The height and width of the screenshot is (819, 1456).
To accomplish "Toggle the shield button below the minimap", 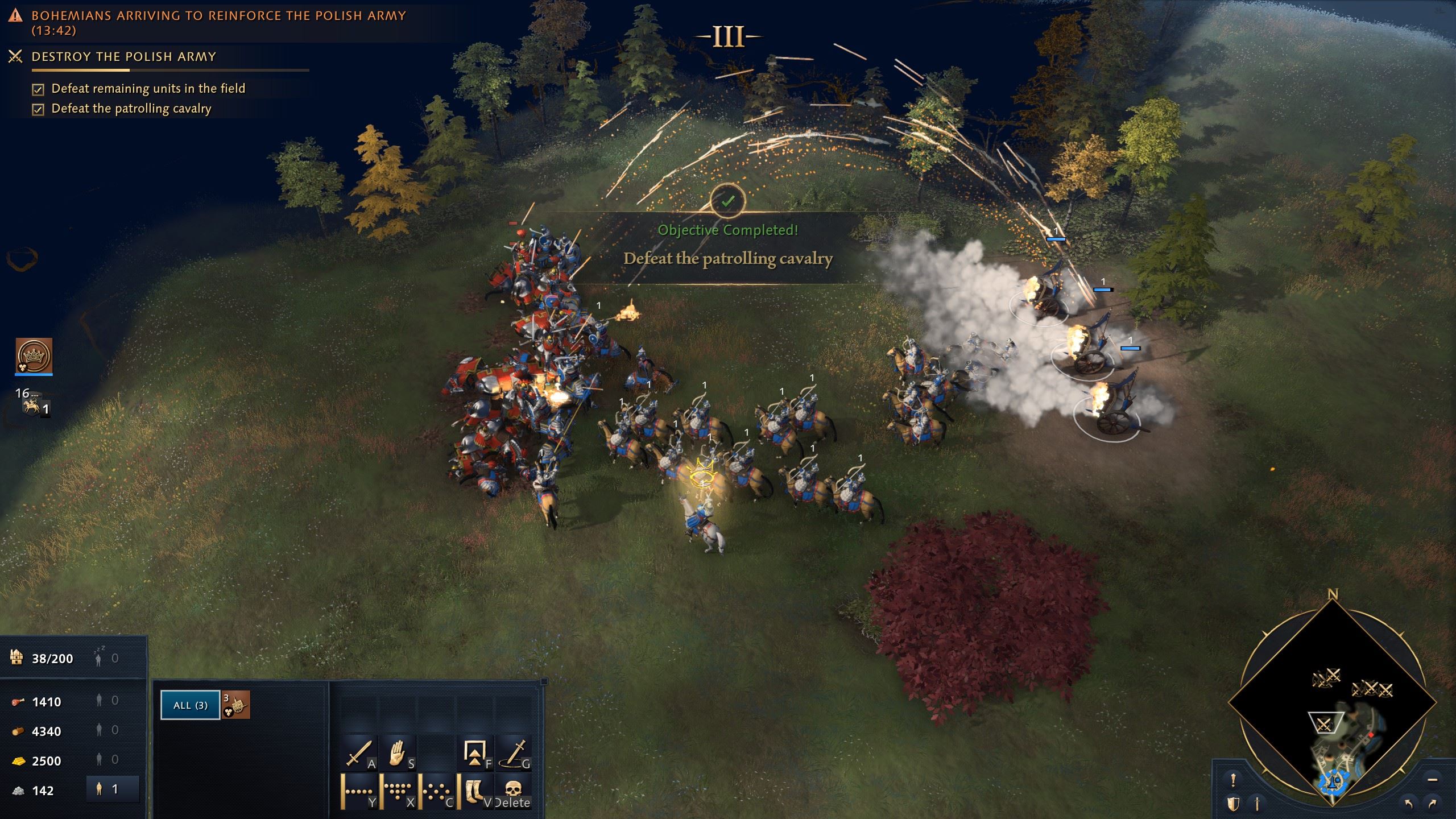I will pyautogui.click(x=1233, y=804).
